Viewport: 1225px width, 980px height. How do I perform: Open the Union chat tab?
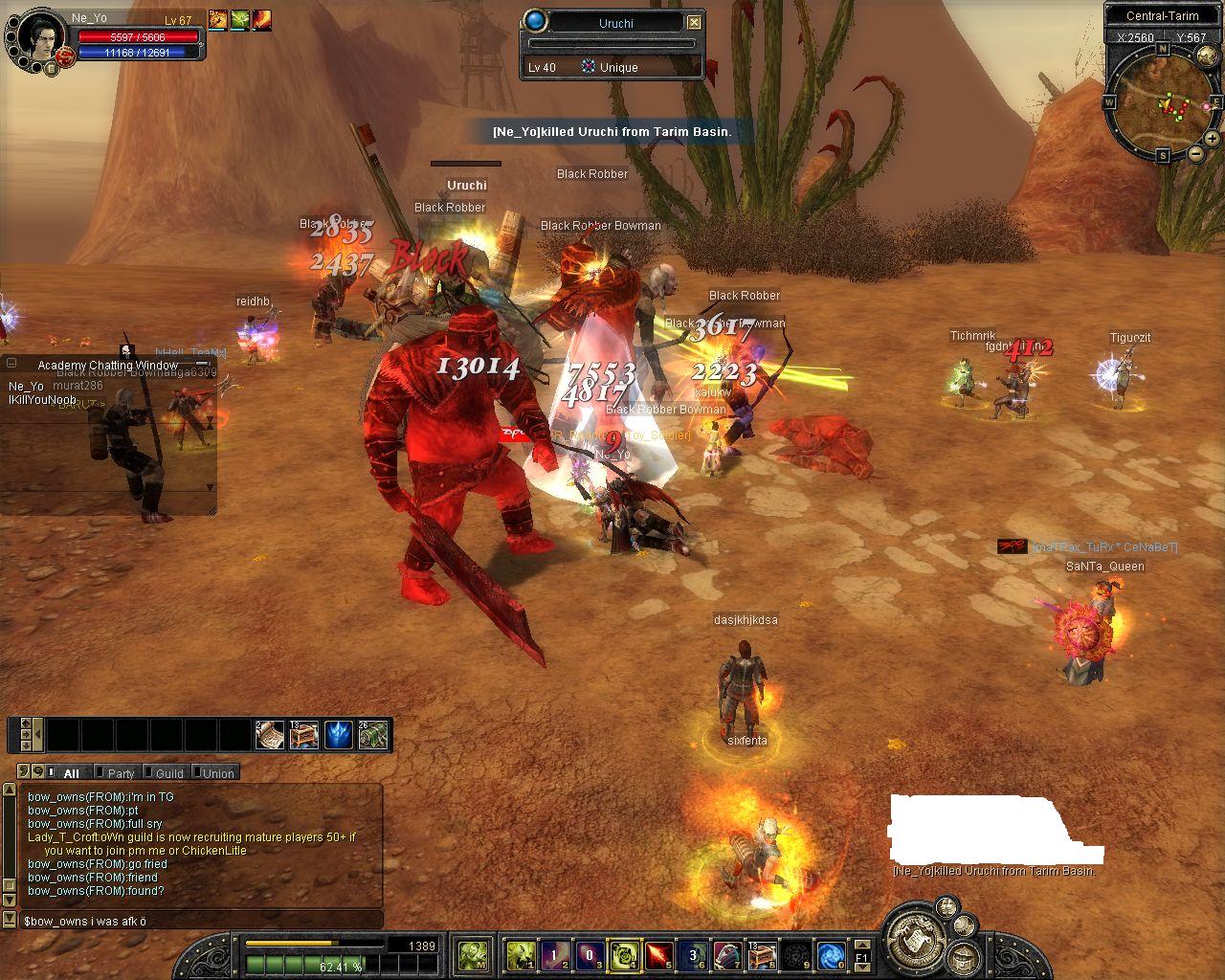coord(217,773)
